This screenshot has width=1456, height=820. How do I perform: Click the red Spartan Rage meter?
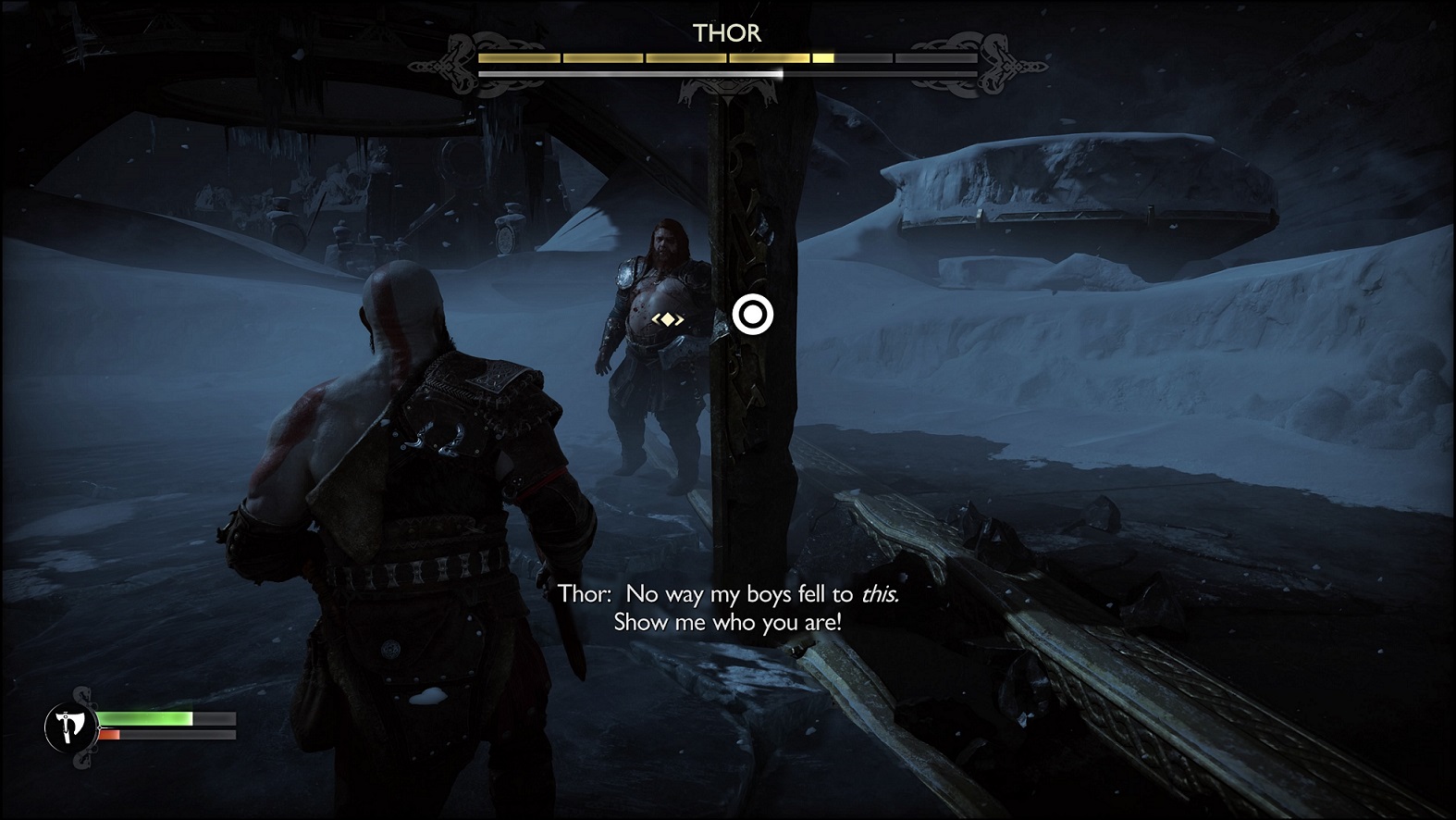tap(108, 735)
